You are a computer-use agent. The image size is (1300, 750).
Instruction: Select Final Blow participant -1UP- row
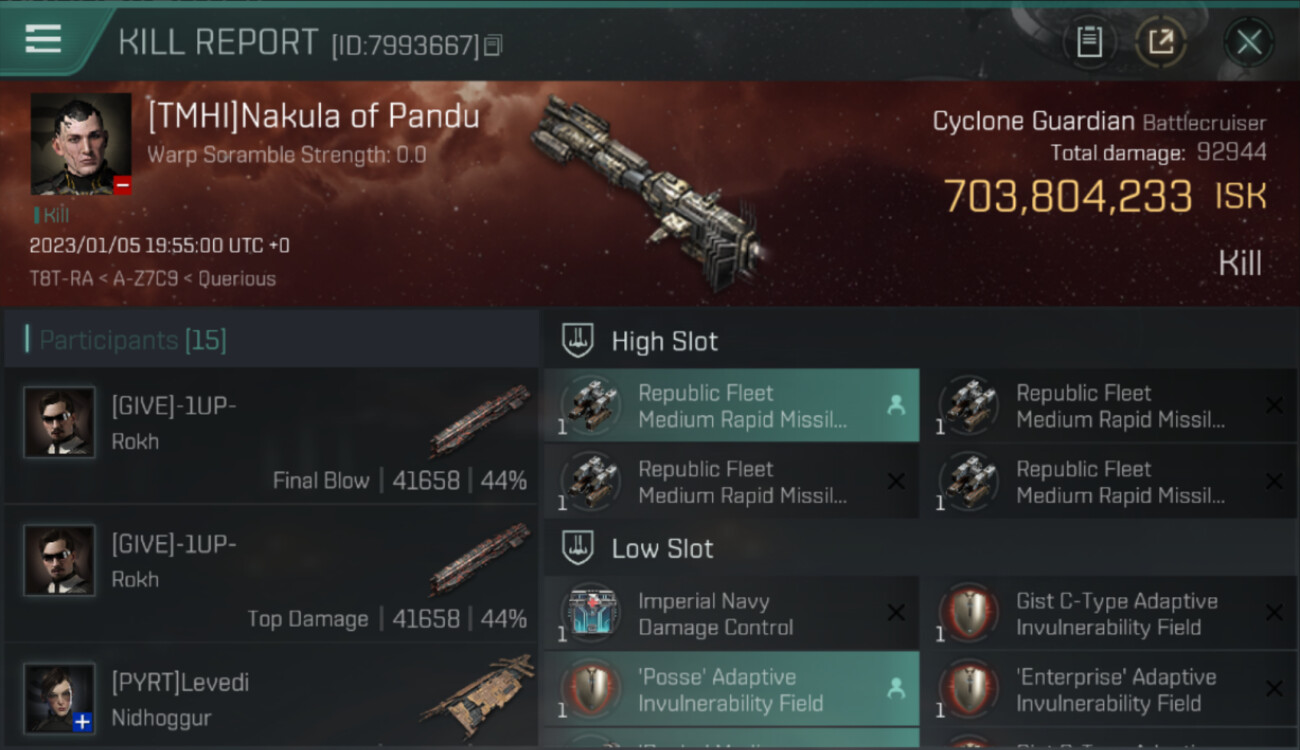[x=272, y=435]
